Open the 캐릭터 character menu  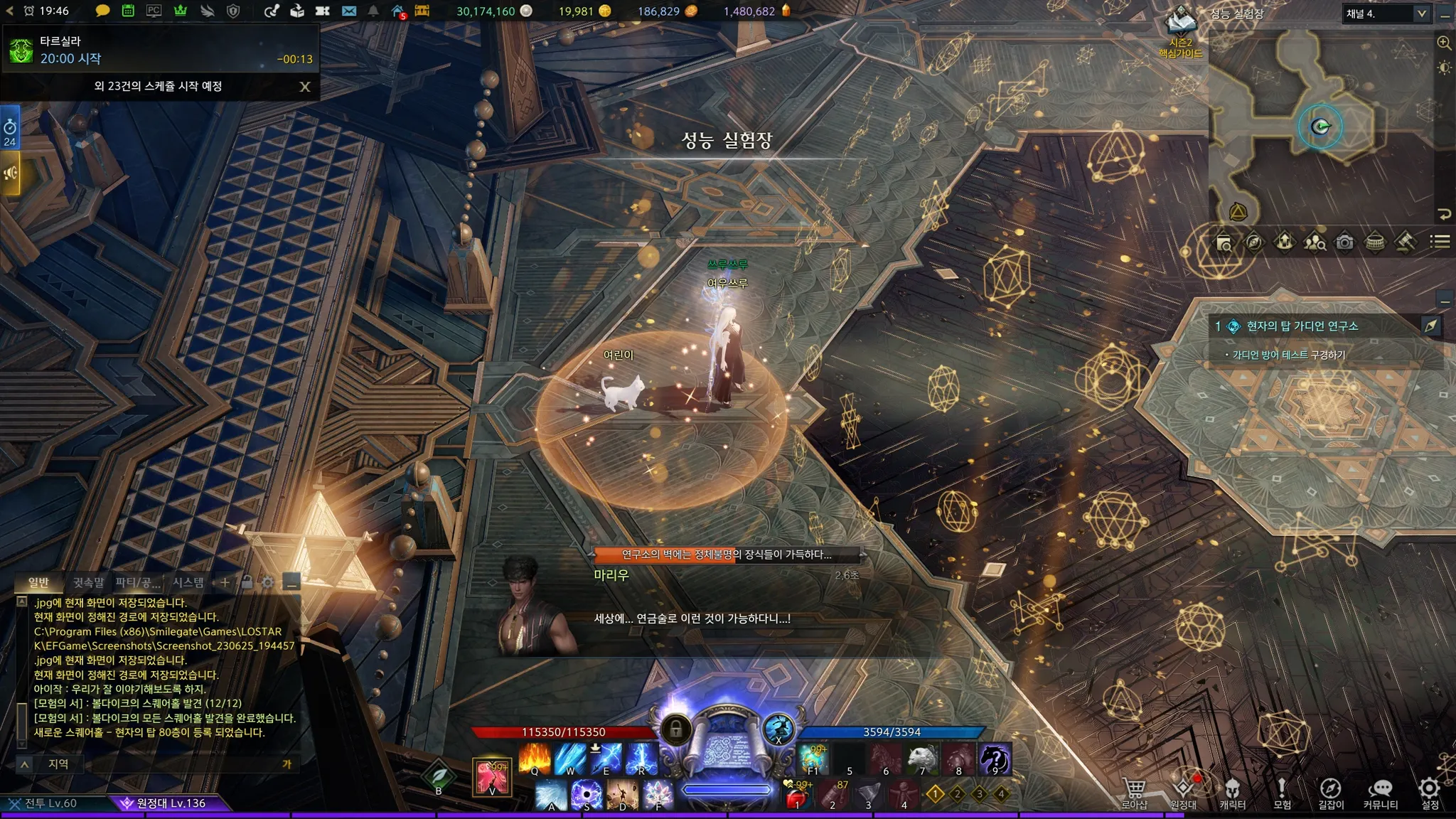(x=1233, y=793)
